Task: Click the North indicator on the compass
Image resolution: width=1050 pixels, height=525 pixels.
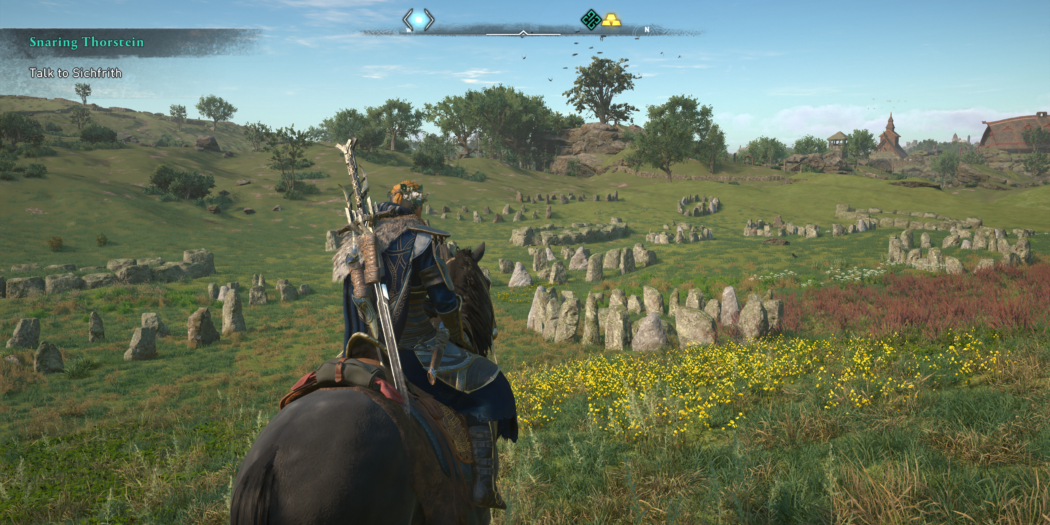Action: [647, 30]
